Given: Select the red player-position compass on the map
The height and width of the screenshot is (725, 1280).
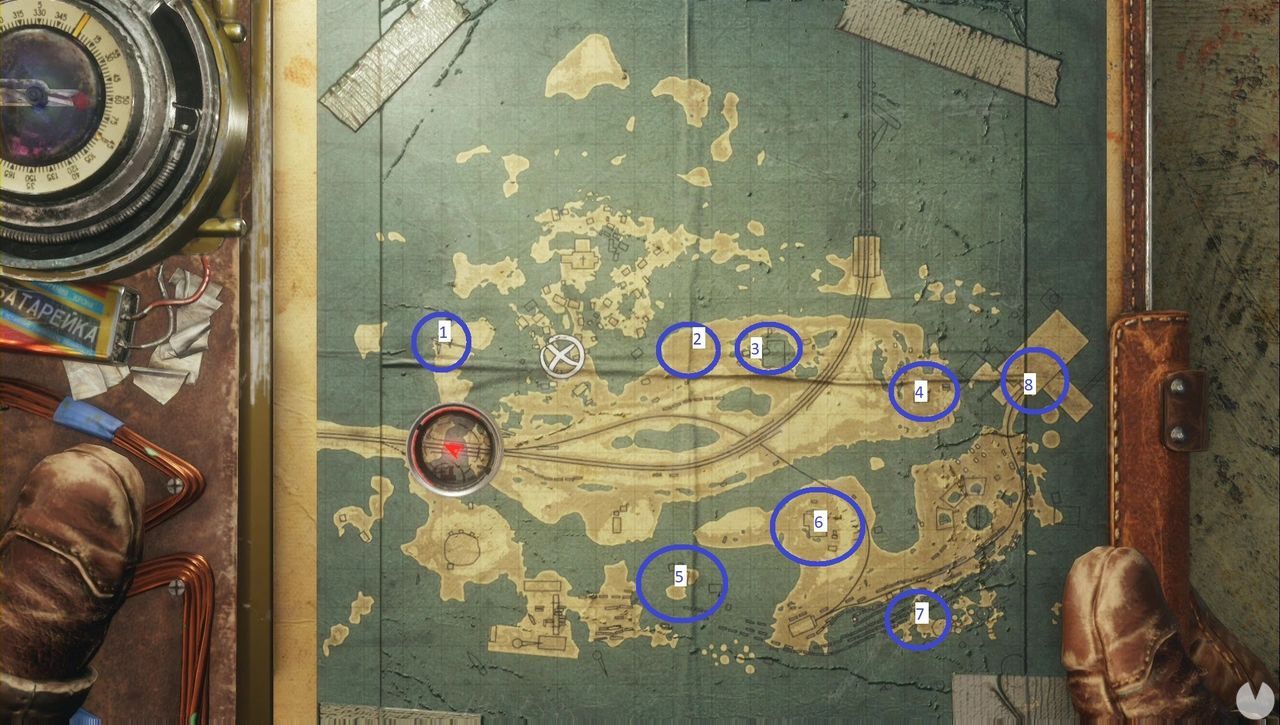Looking at the screenshot, I should [452, 450].
